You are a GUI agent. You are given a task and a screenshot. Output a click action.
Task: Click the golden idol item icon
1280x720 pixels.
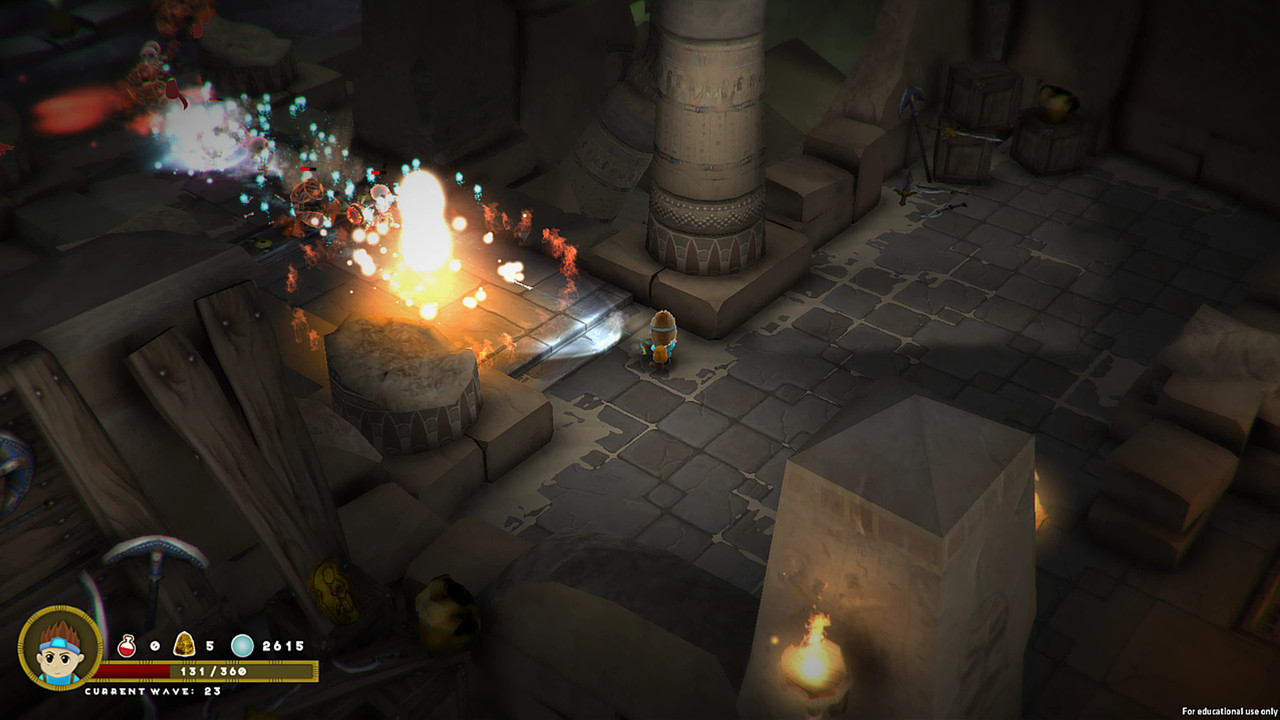click(184, 645)
